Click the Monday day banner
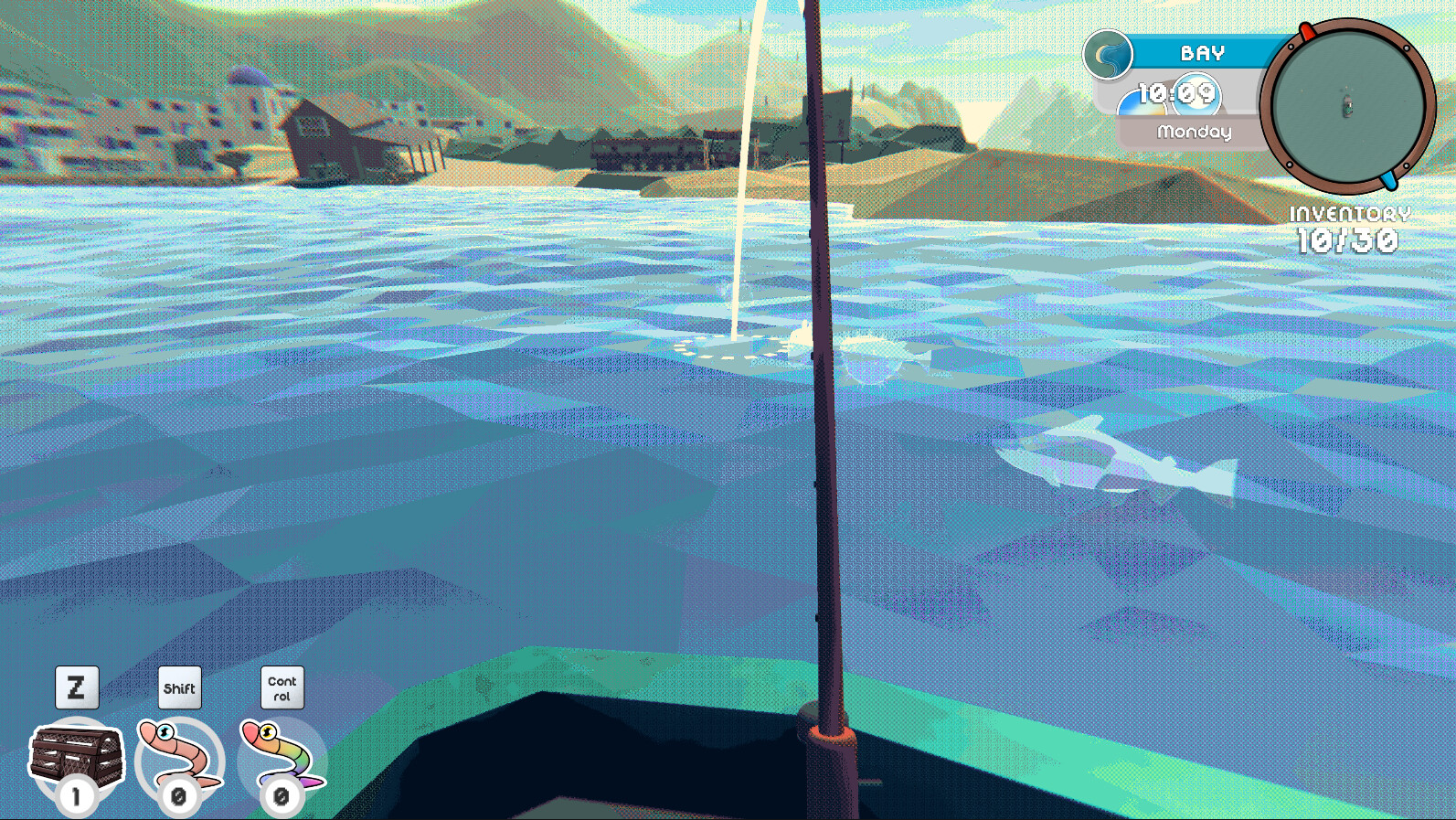 (1194, 130)
